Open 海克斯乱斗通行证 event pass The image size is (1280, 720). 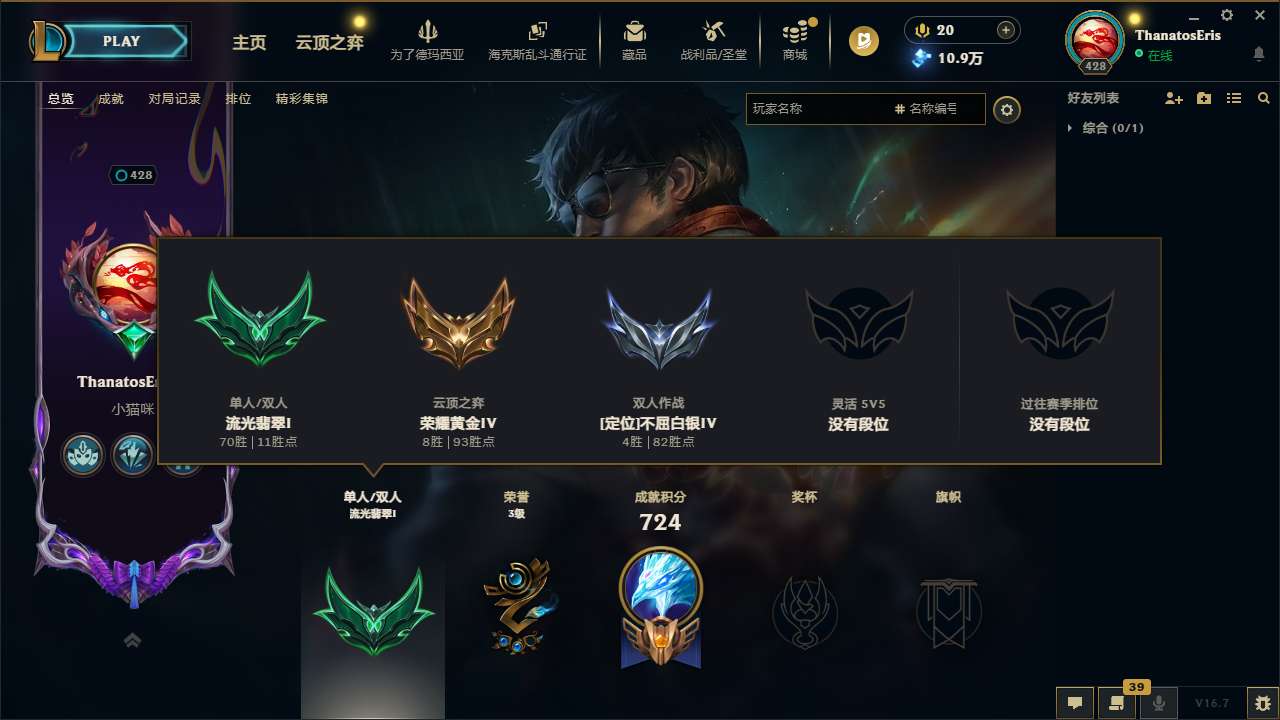(x=536, y=41)
